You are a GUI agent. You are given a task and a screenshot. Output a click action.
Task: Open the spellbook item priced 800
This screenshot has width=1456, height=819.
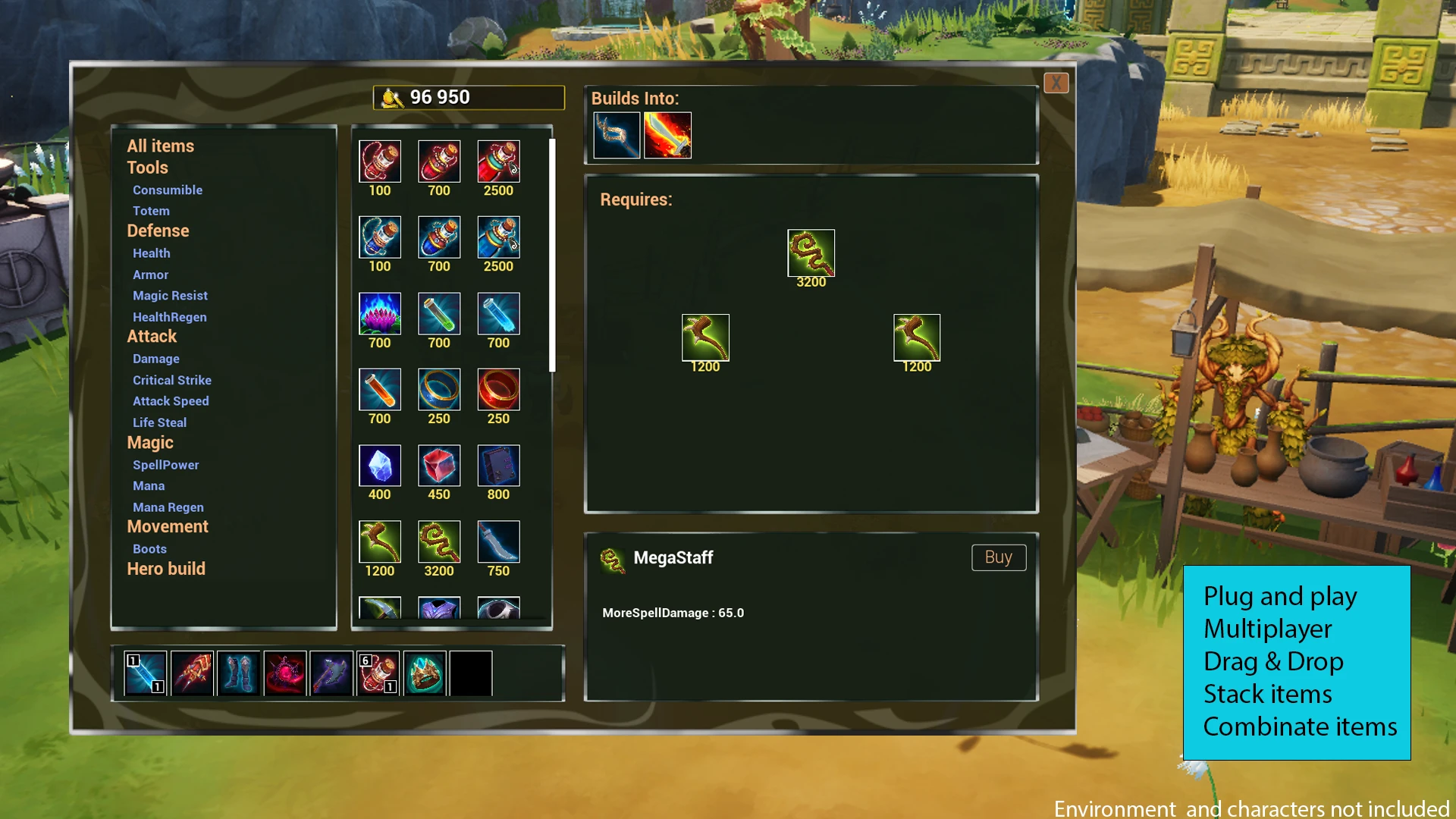pos(498,465)
